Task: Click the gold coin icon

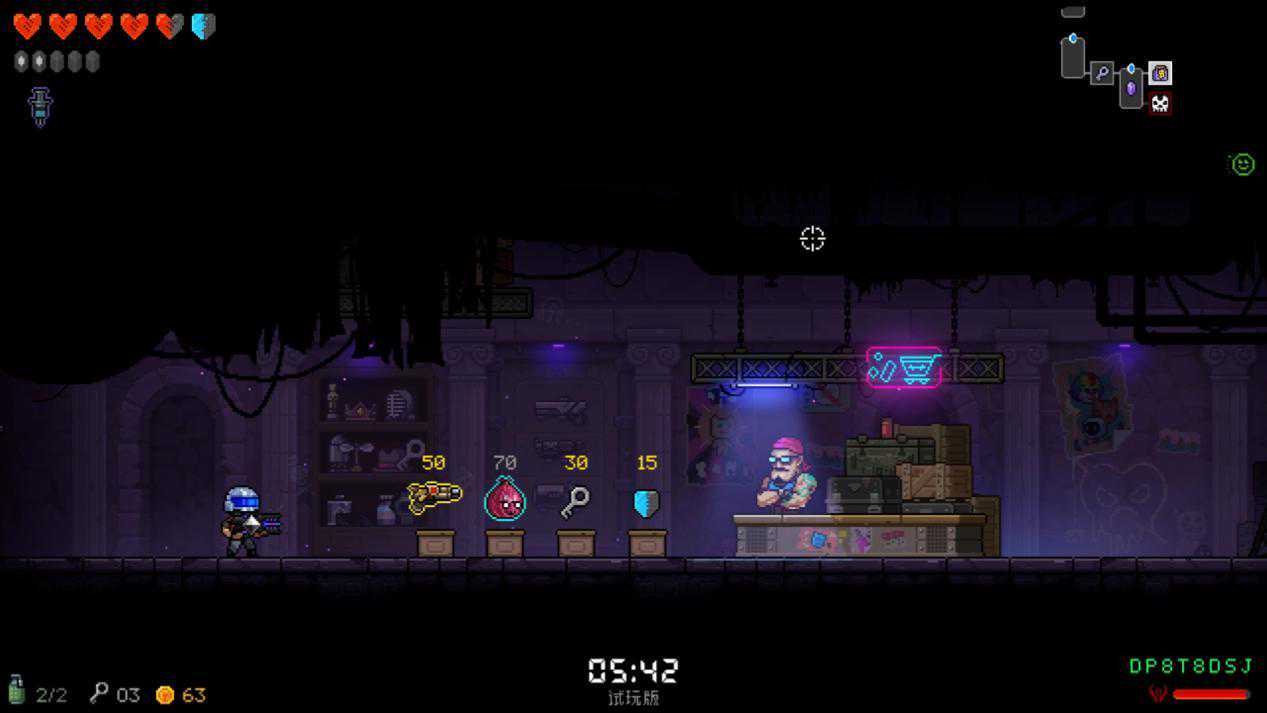Action: click(x=165, y=694)
